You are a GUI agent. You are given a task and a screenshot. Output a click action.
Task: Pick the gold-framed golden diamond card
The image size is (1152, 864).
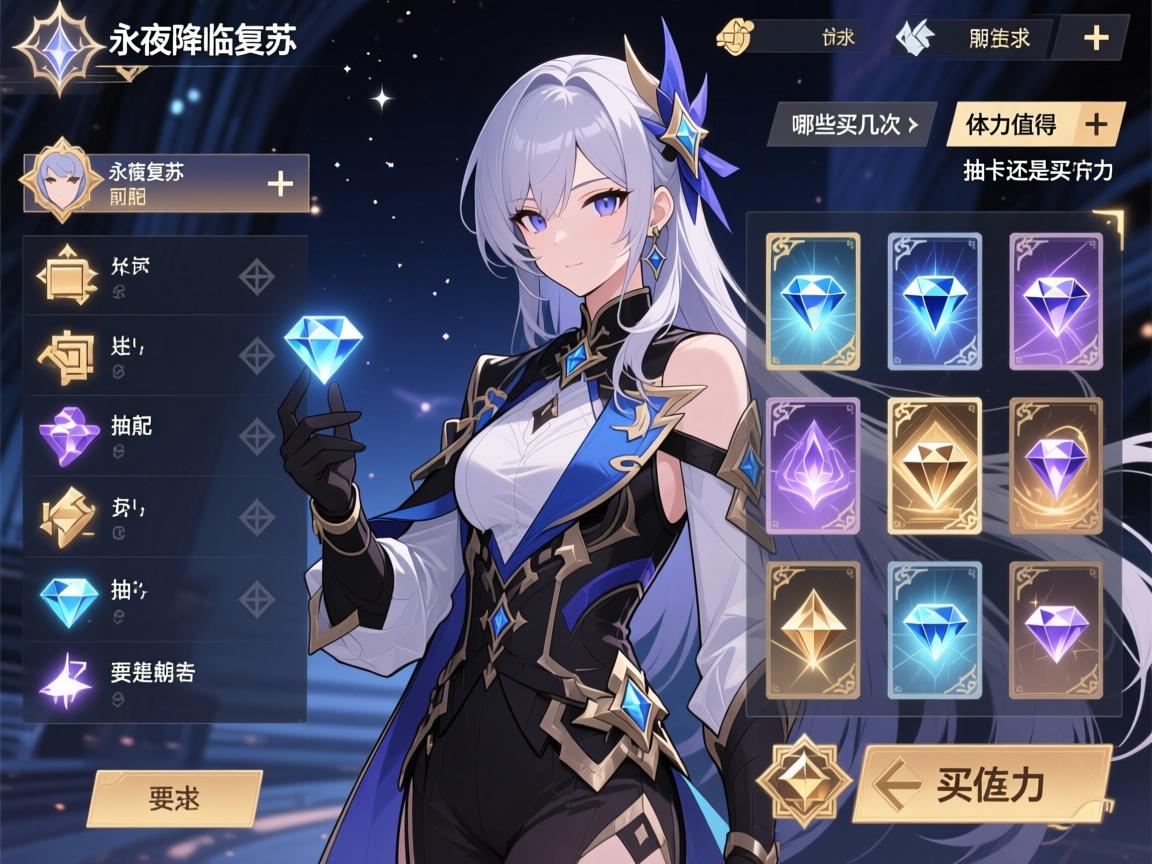click(935, 465)
